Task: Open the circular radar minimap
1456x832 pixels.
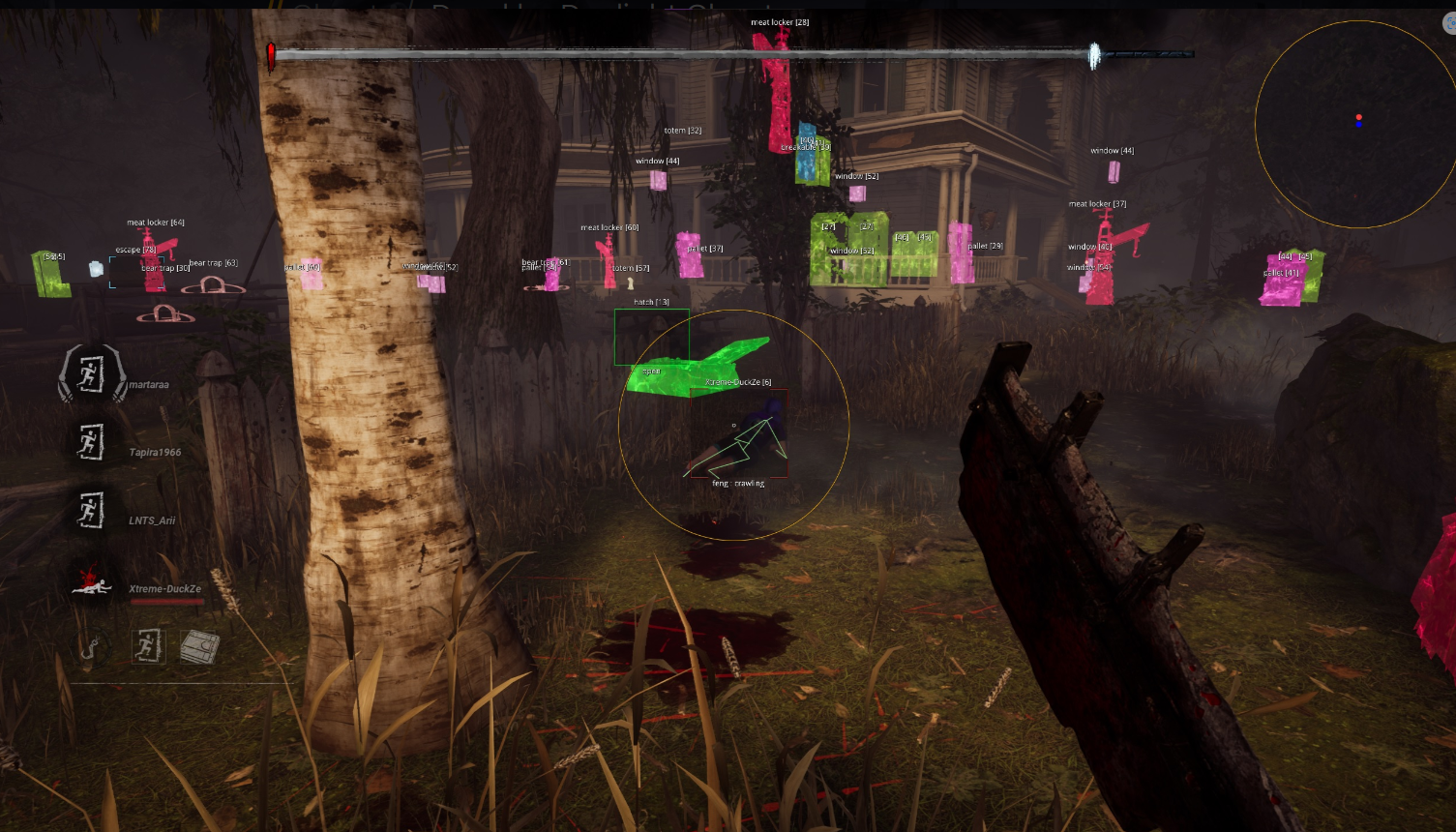Action: click(1357, 124)
